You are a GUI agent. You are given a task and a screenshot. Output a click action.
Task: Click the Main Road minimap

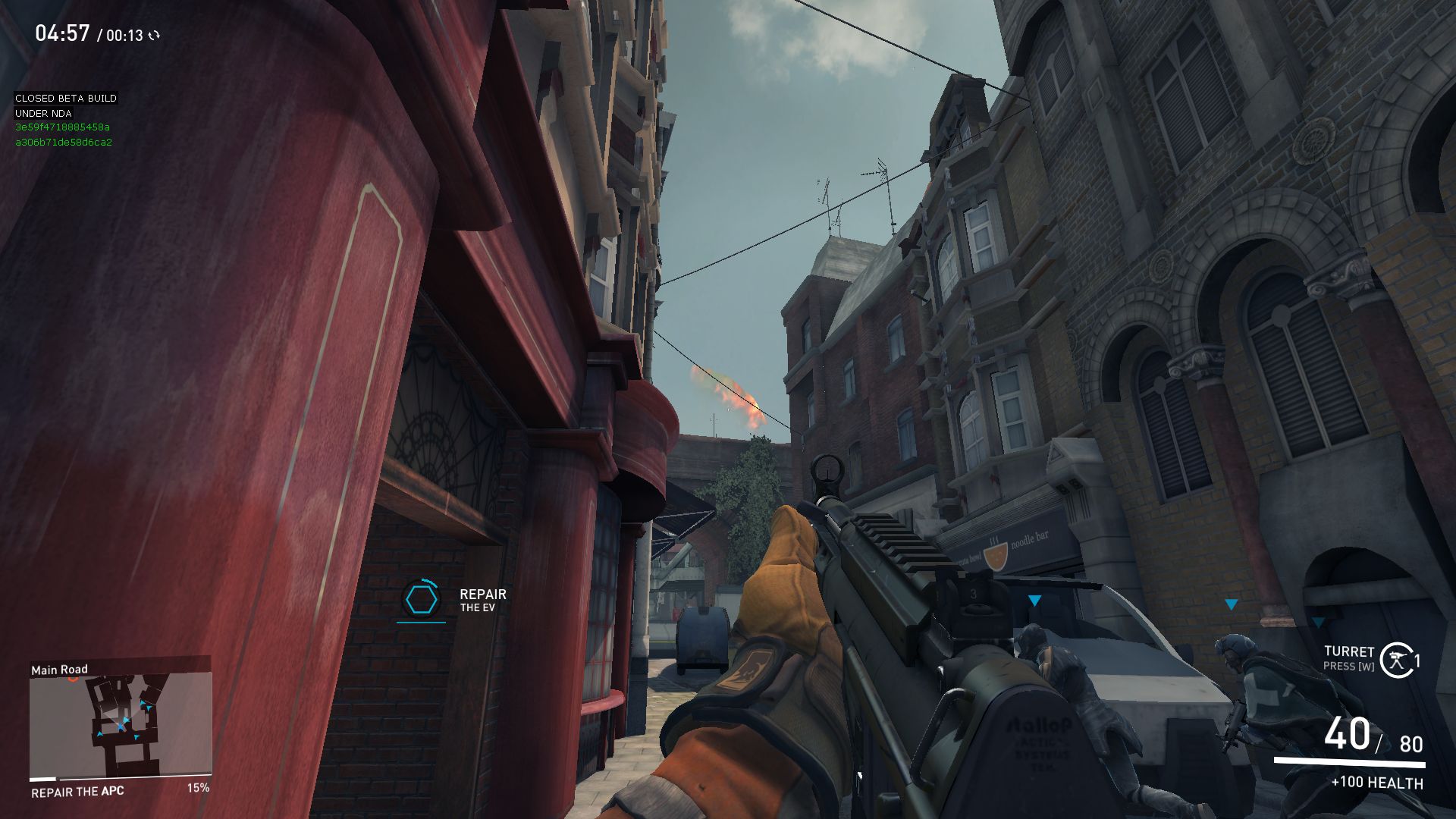pos(120,726)
